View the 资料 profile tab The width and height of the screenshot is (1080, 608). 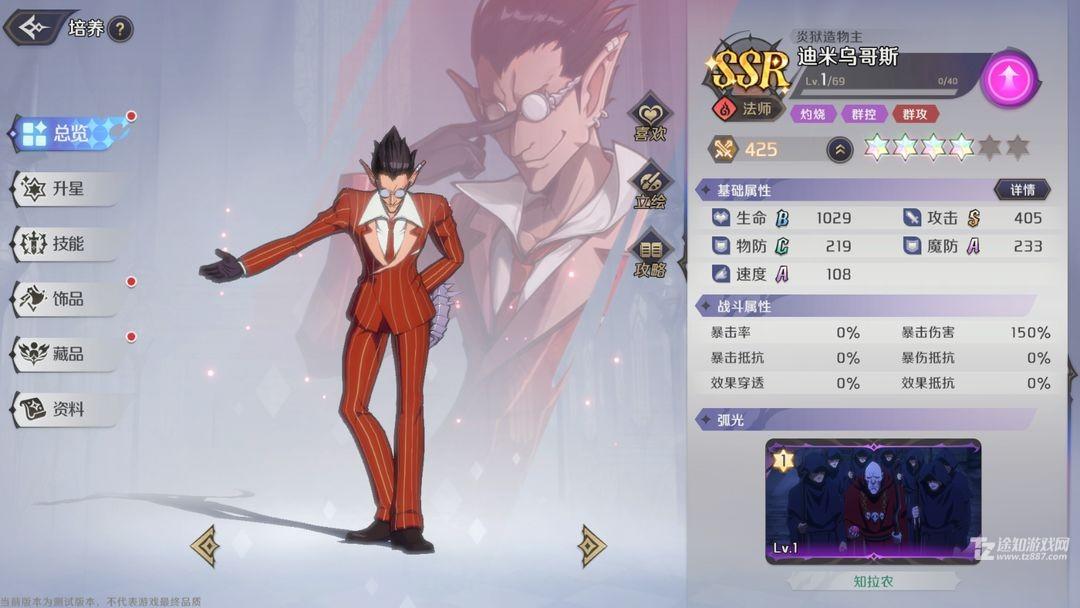click(66, 409)
